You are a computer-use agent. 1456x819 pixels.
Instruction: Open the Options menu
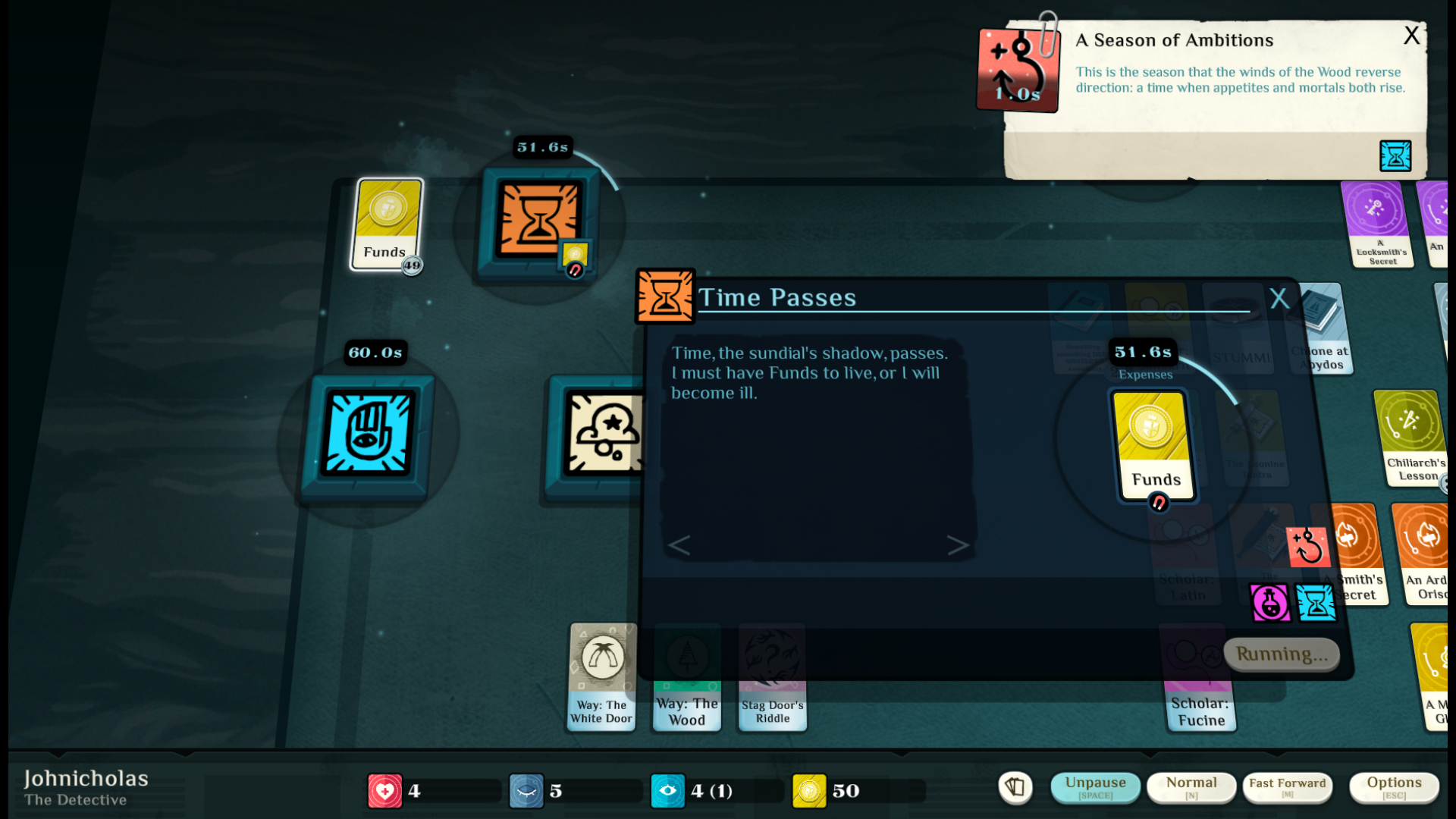click(1394, 787)
